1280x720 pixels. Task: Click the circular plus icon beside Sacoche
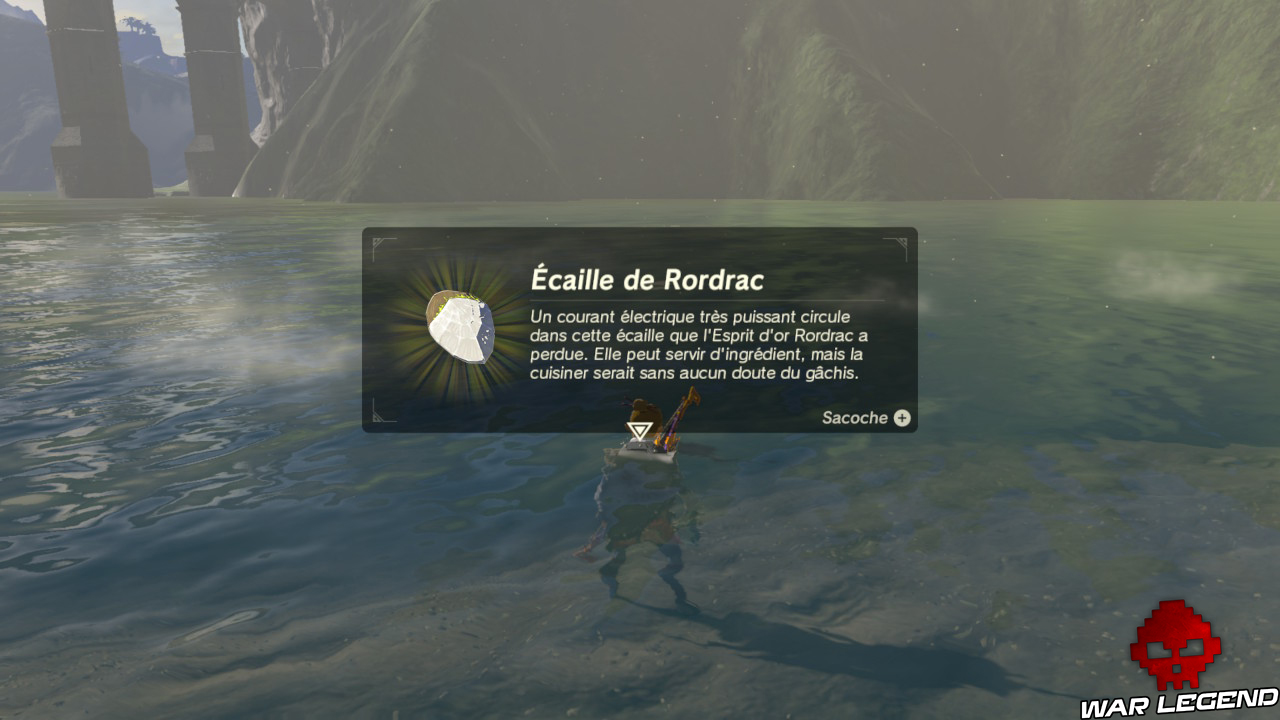[901, 418]
